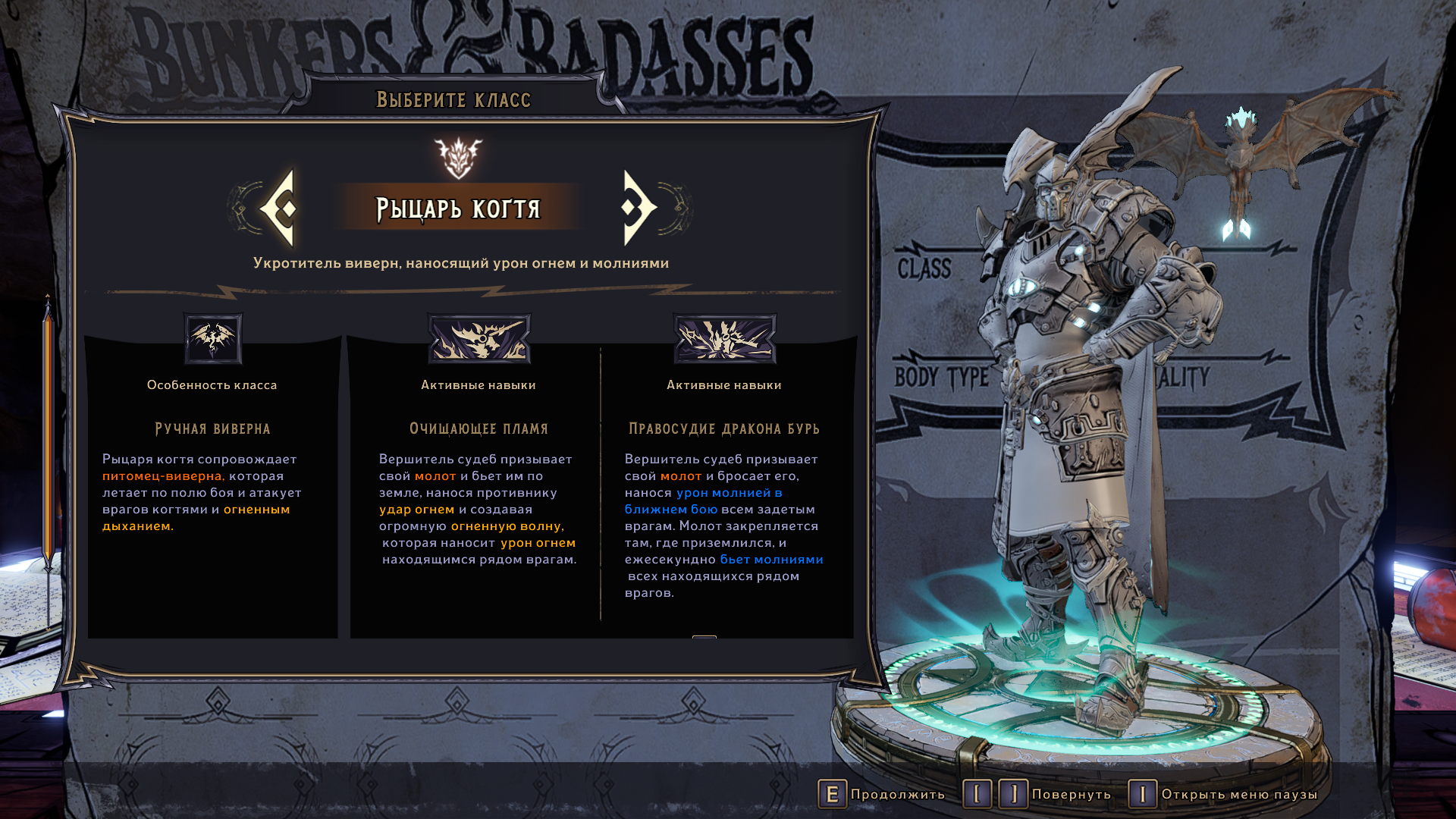Switch to the next class arrow
The width and height of the screenshot is (1456, 819).
pyautogui.click(x=639, y=208)
